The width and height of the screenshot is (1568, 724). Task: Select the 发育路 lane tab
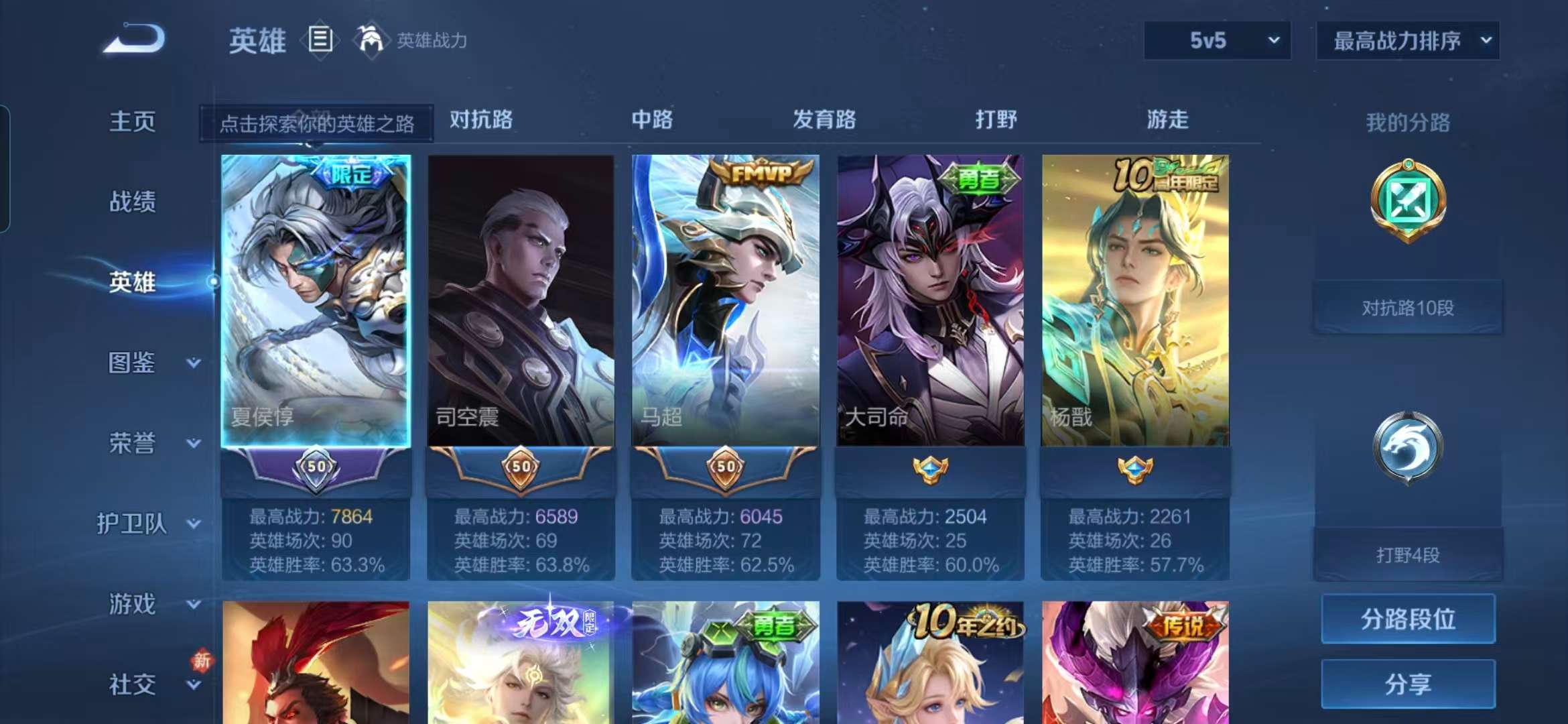pyautogui.click(x=824, y=120)
